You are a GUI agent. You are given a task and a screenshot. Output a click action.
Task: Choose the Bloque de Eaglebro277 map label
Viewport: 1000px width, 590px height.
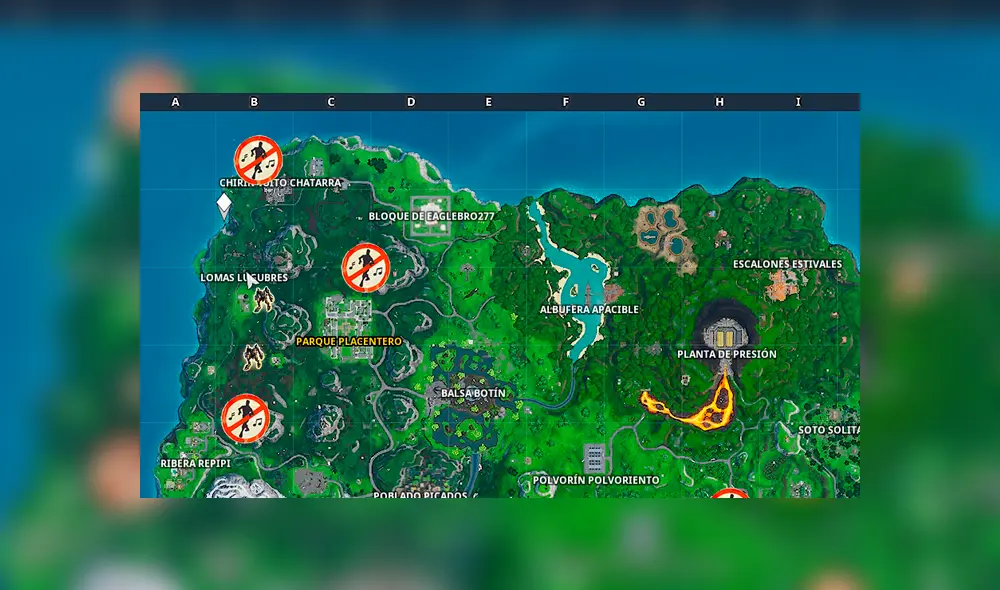coord(432,216)
